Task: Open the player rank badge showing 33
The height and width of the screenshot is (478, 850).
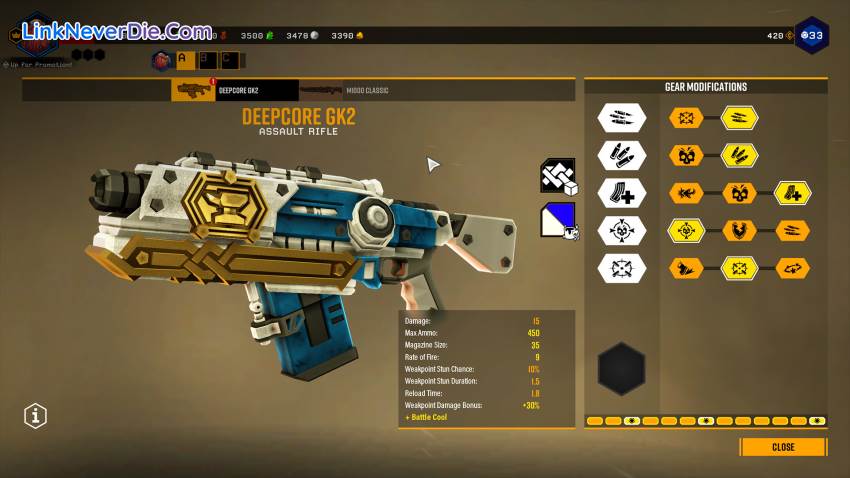Action: tap(812, 35)
